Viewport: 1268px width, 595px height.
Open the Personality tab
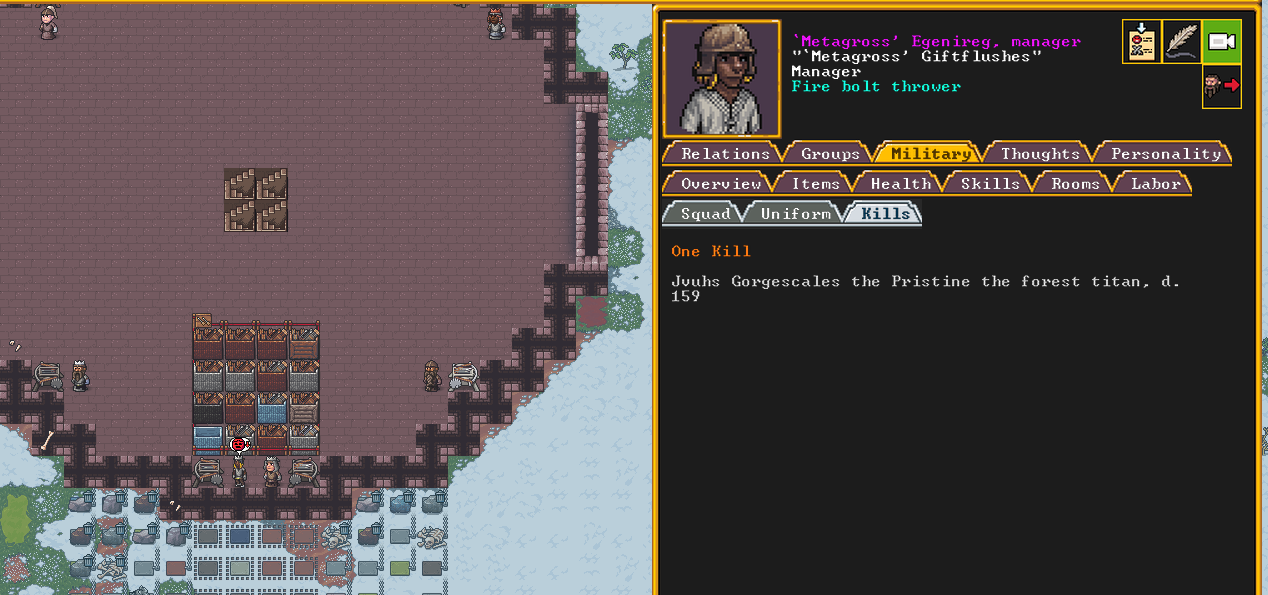pyautogui.click(x=1165, y=154)
